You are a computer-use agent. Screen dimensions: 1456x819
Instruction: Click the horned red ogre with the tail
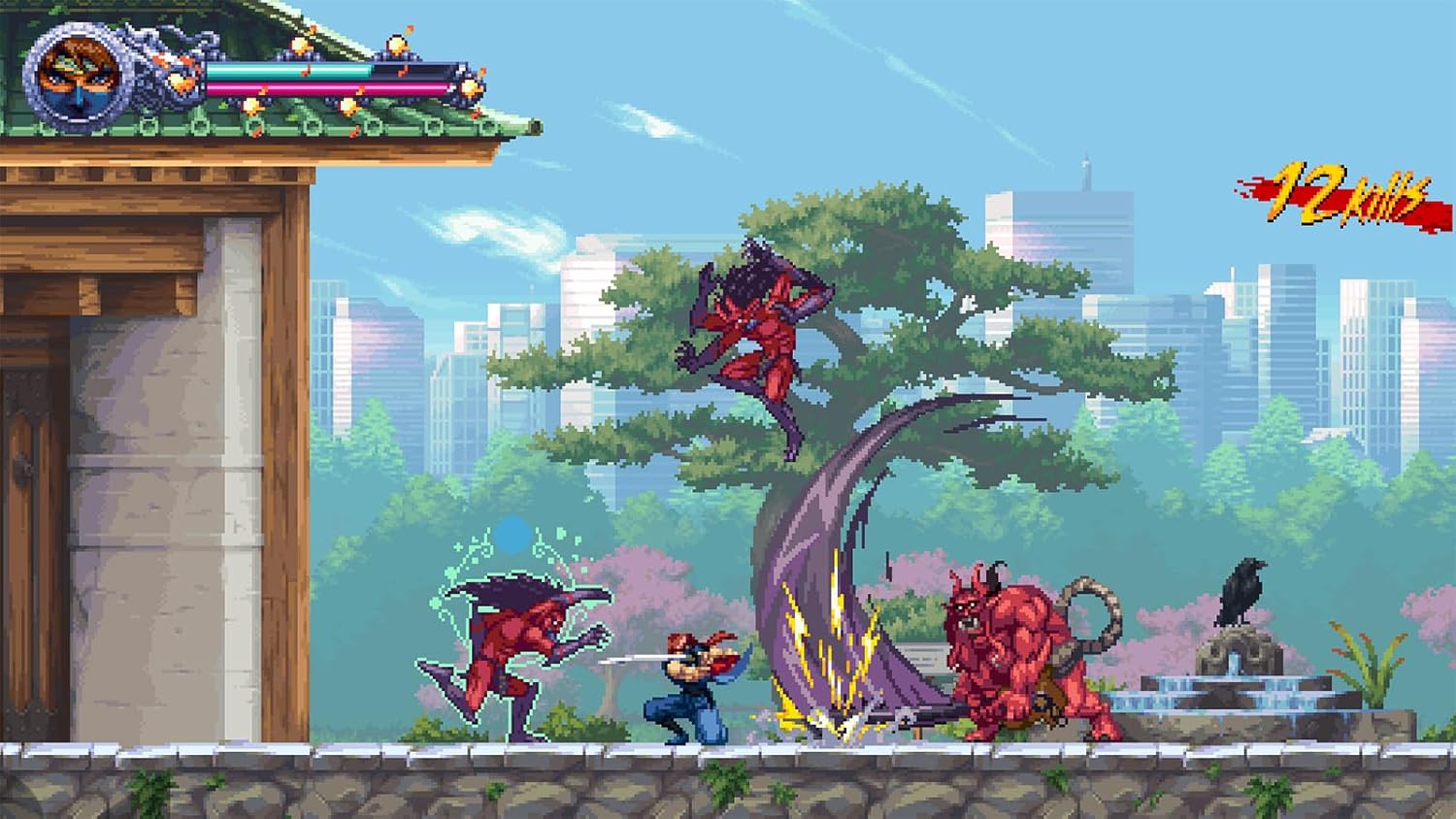pyautogui.click(x=1014, y=650)
